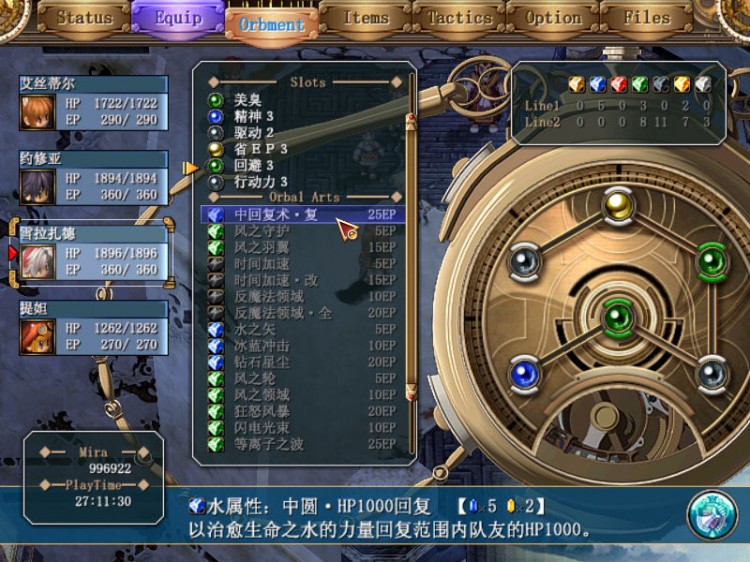Choose the 驱动 2 quartz entry
Screen dimensions: 750x562
254,132
